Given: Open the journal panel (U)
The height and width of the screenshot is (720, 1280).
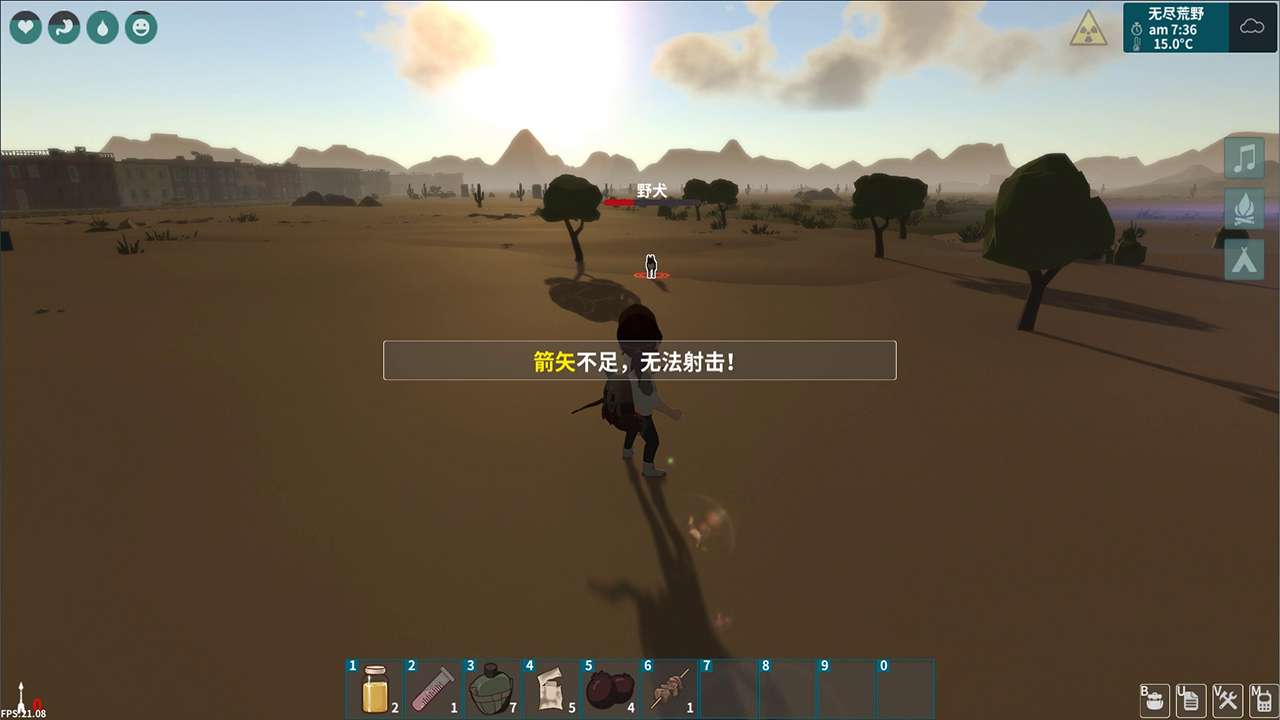Looking at the screenshot, I should point(1189,700).
